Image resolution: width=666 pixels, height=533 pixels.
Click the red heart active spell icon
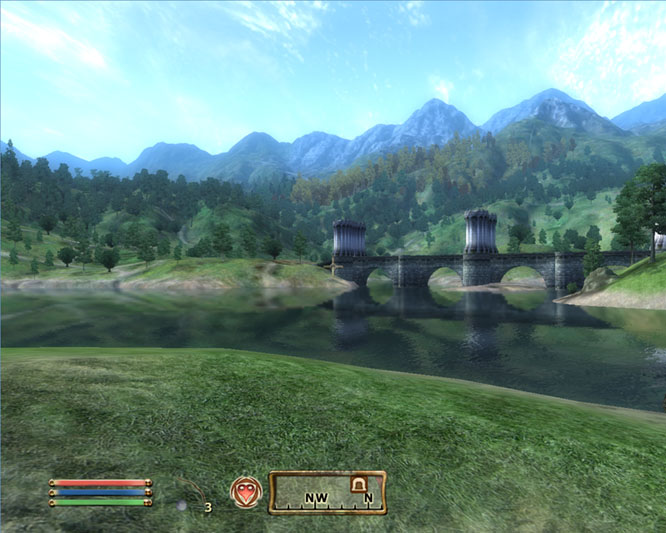(x=245, y=491)
